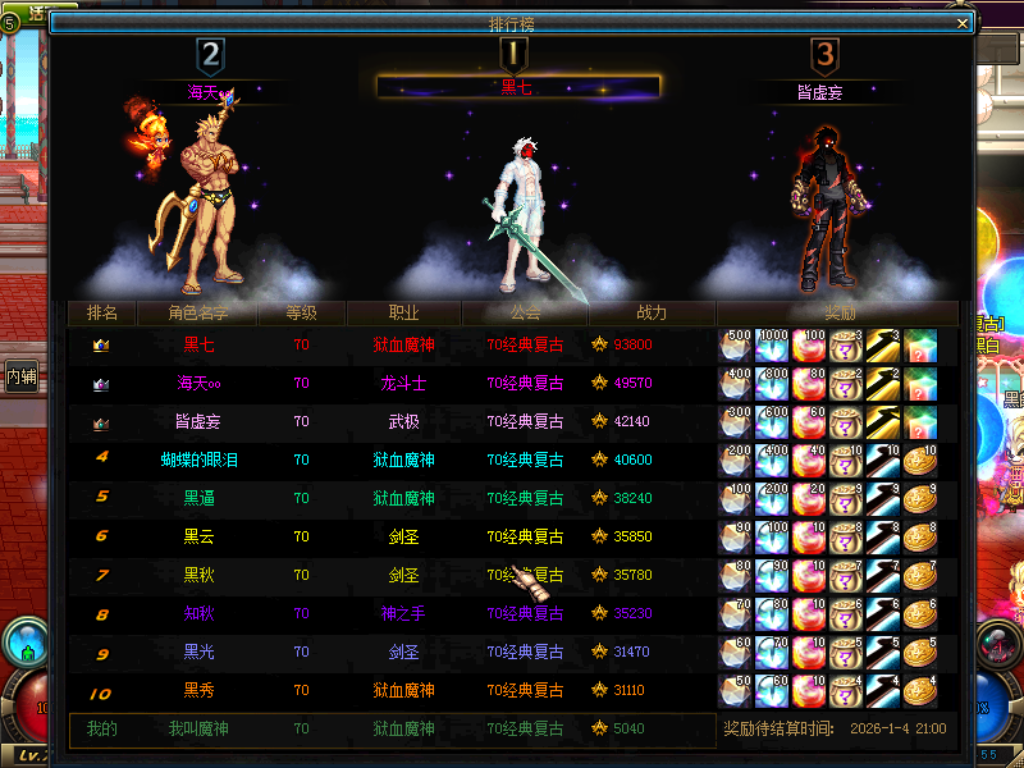Click the 战力 column header
The height and width of the screenshot is (768, 1024).
point(652,313)
